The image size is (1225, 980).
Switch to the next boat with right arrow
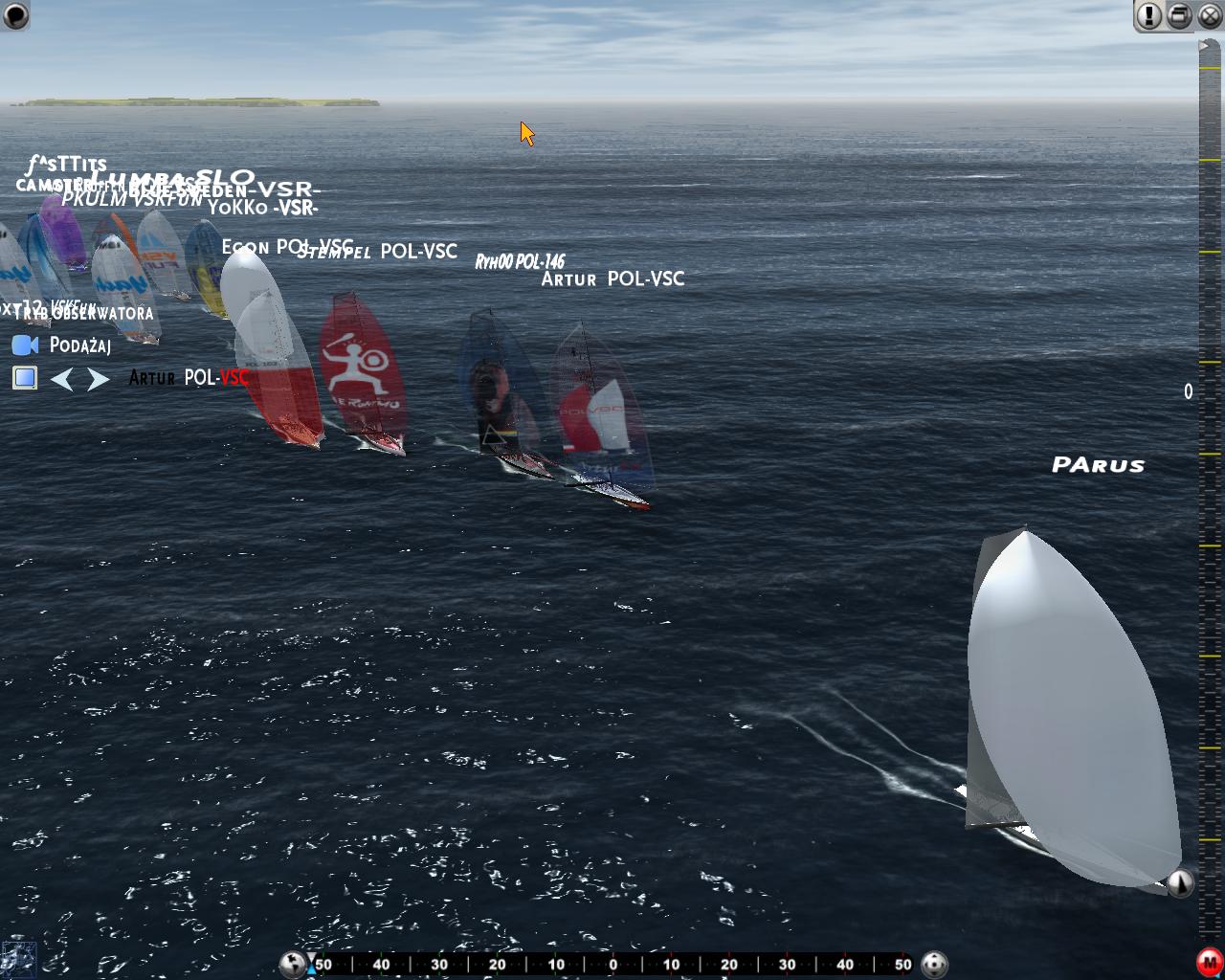tap(98, 380)
